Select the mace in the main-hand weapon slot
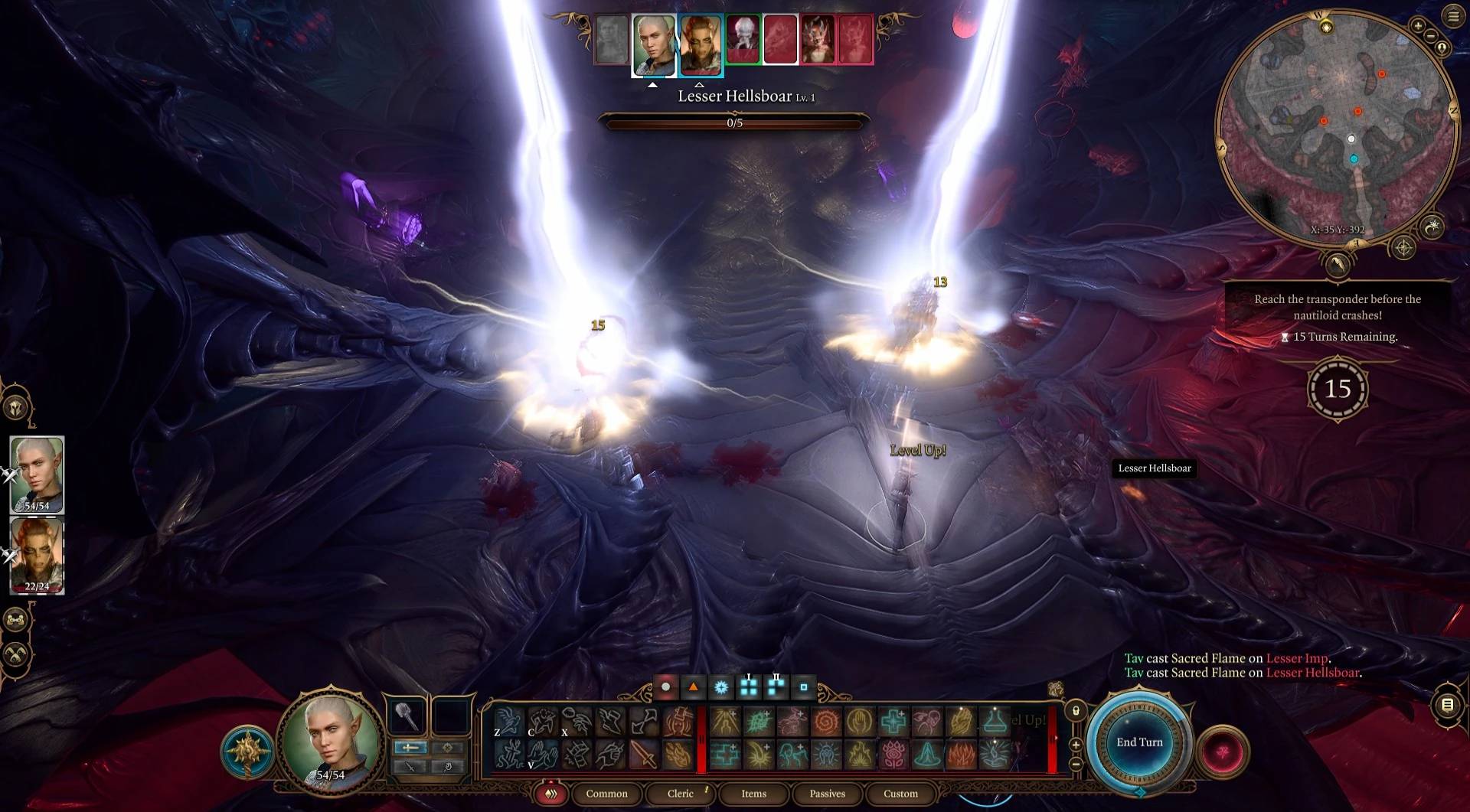Viewport: 1470px width, 812px height. tap(408, 717)
